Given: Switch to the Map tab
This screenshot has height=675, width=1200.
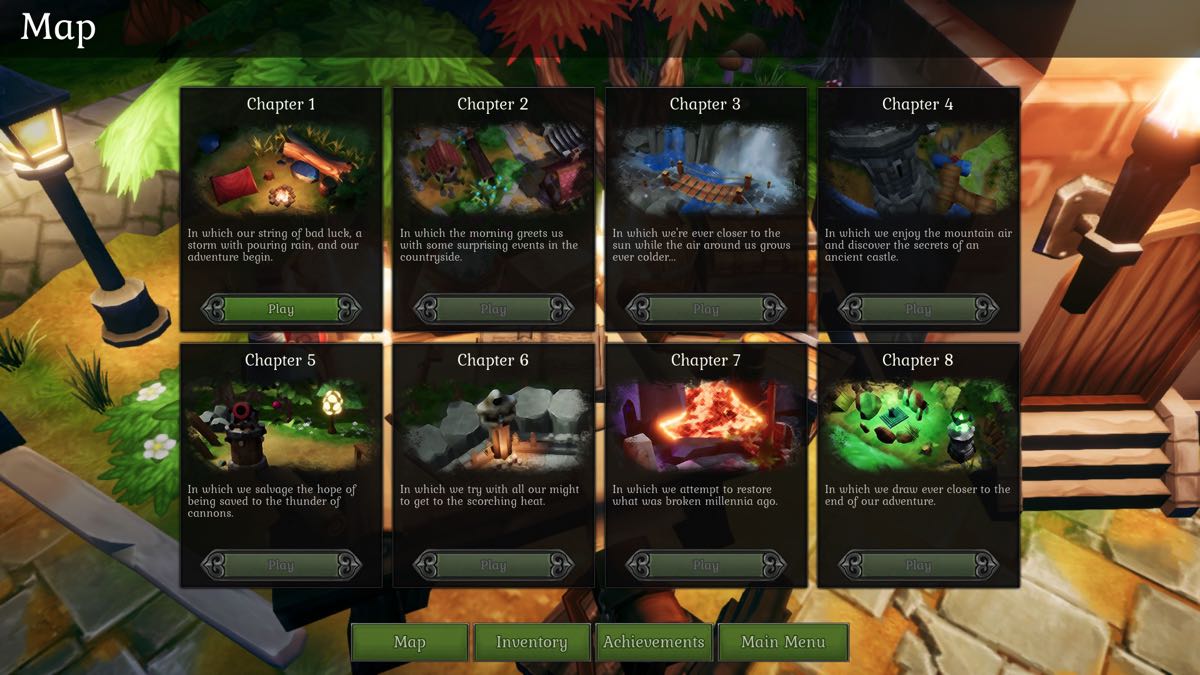Looking at the screenshot, I should [x=410, y=642].
